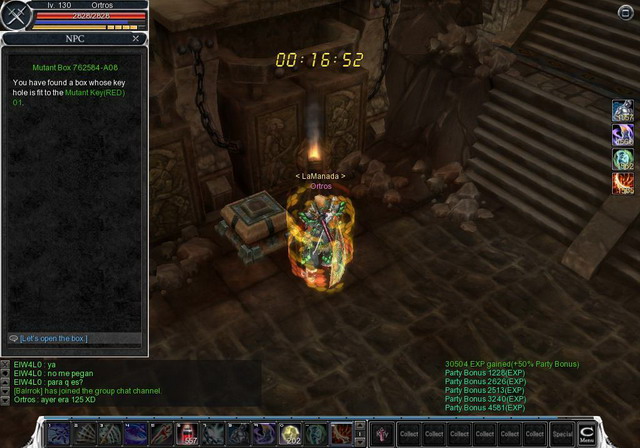Click the crossed swords character portrait
The image size is (640, 448).
pos(17,17)
